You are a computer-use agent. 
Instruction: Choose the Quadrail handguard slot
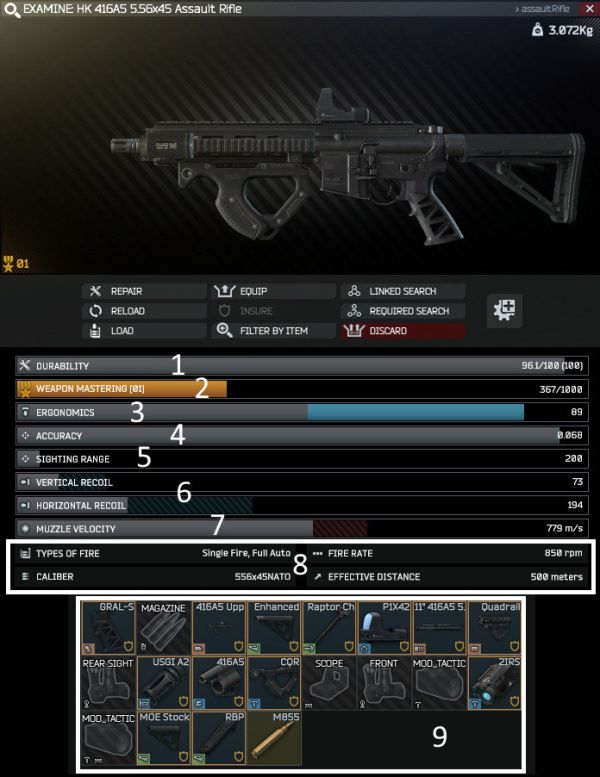click(x=493, y=626)
